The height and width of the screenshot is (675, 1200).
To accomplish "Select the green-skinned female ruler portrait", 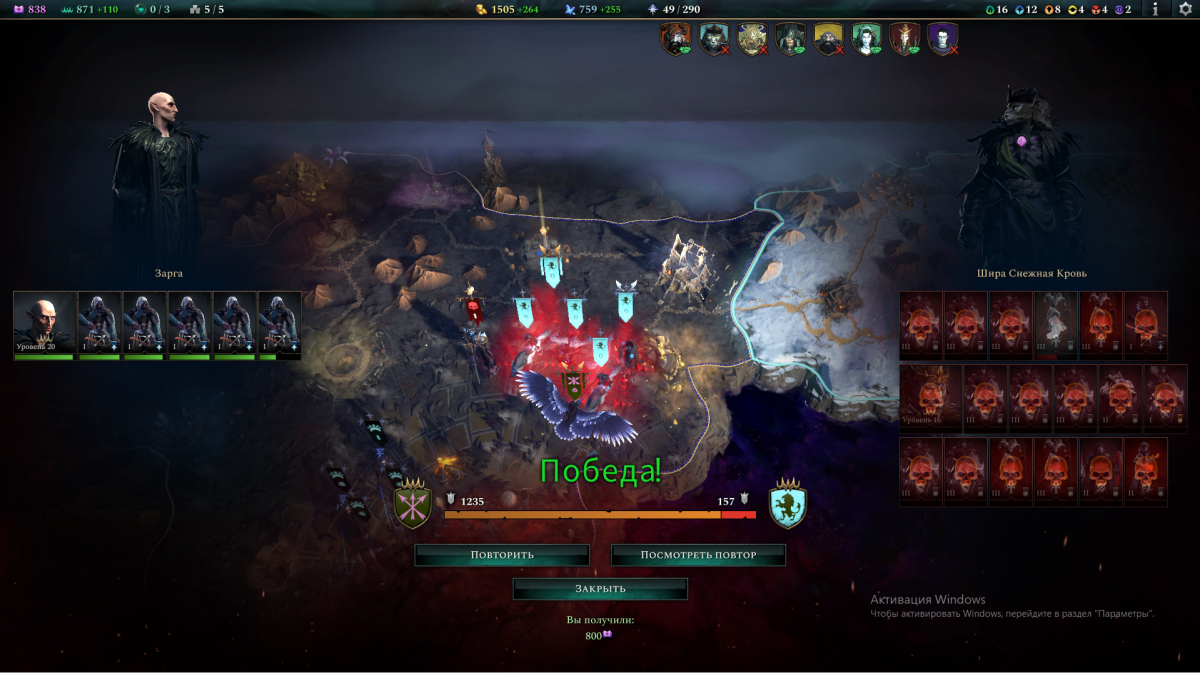I will pos(866,39).
